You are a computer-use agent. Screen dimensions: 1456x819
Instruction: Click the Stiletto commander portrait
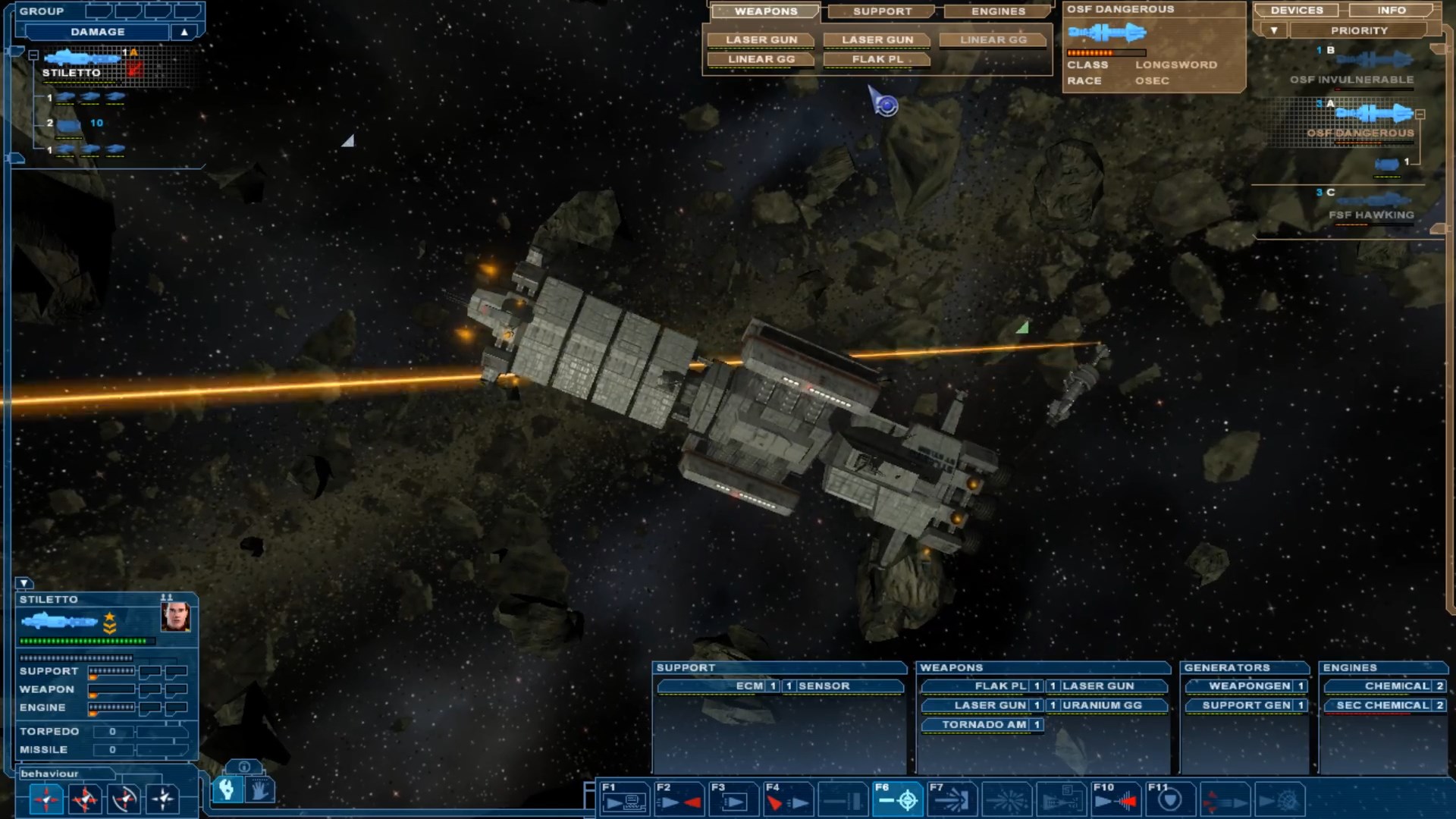175,617
